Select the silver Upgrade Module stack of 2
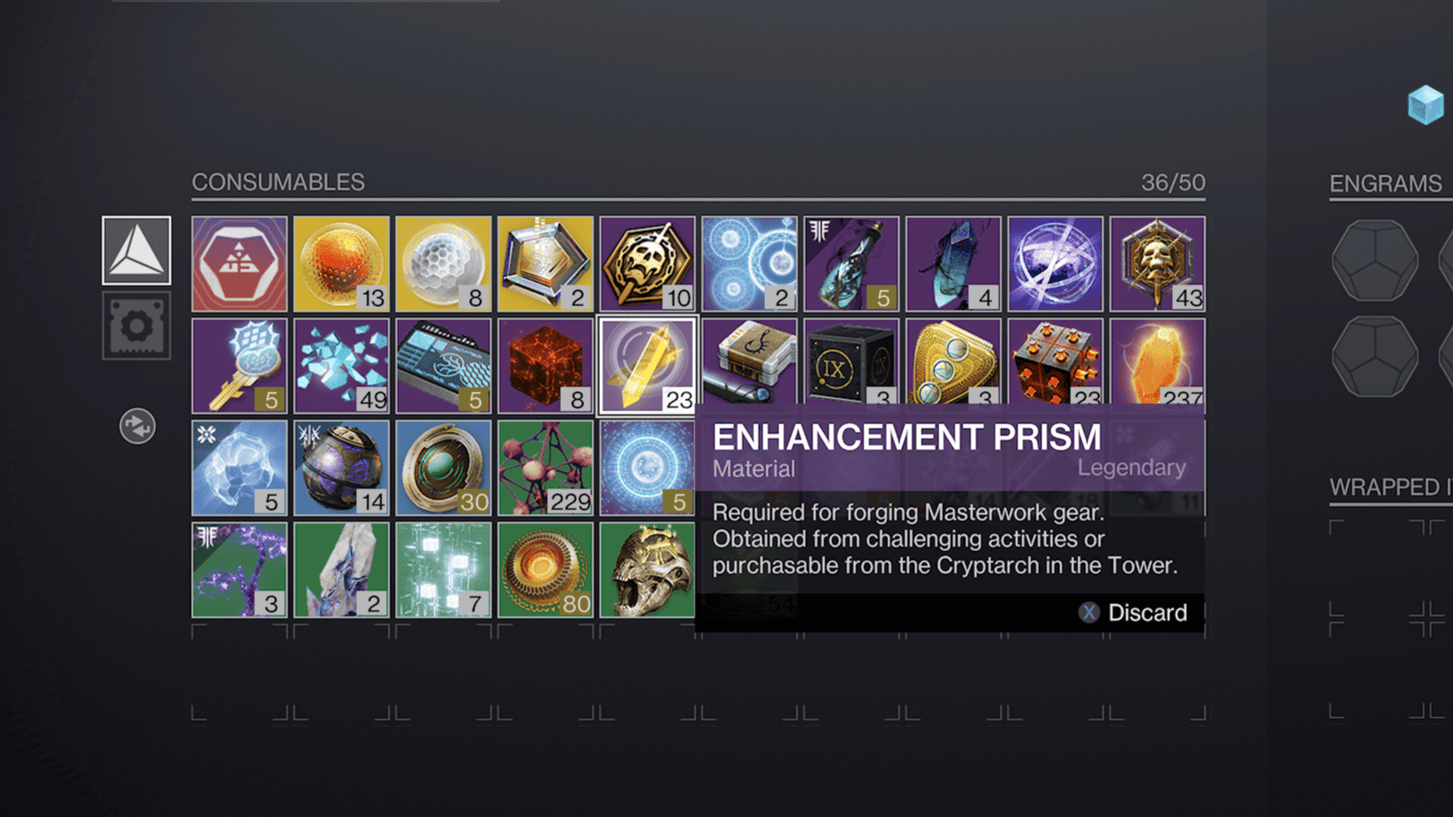This screenshot has height=817, width=1453. pyautogui.click(x=545, y=263)
